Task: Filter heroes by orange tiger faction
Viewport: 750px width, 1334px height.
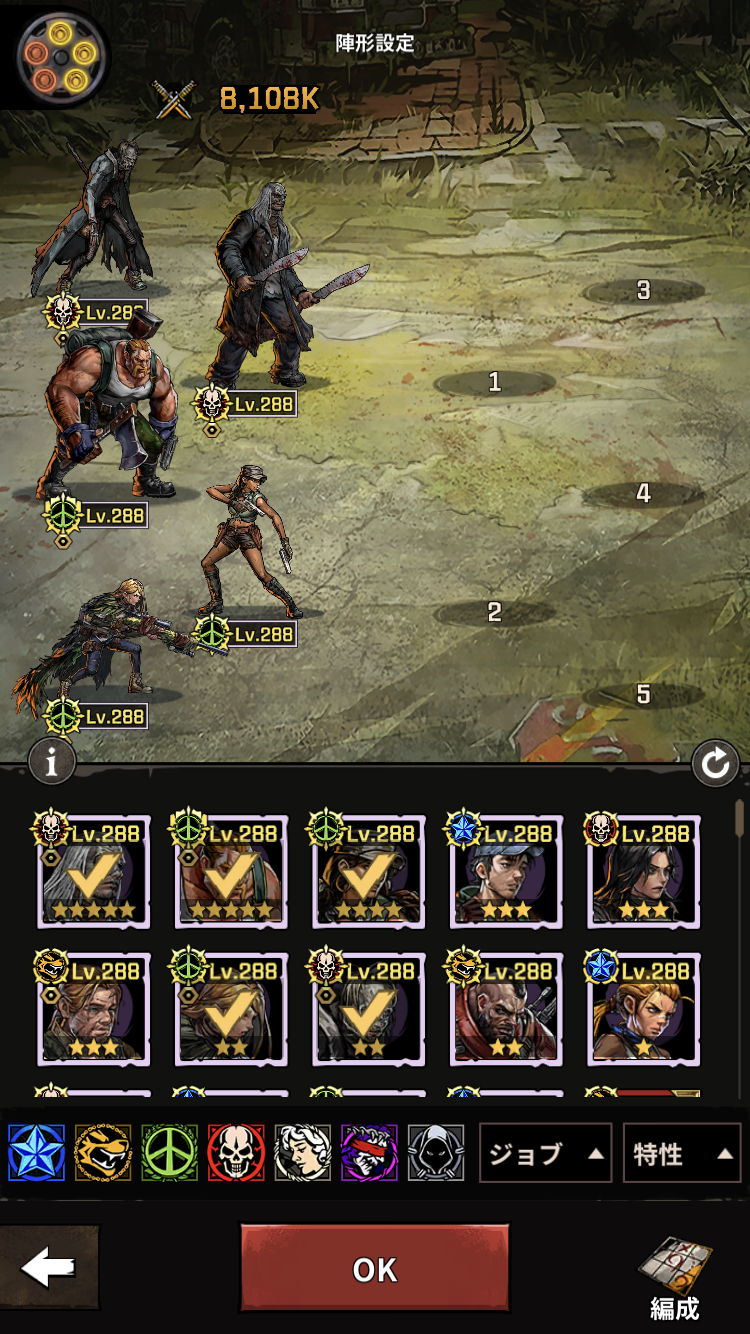Action: 103,1153
